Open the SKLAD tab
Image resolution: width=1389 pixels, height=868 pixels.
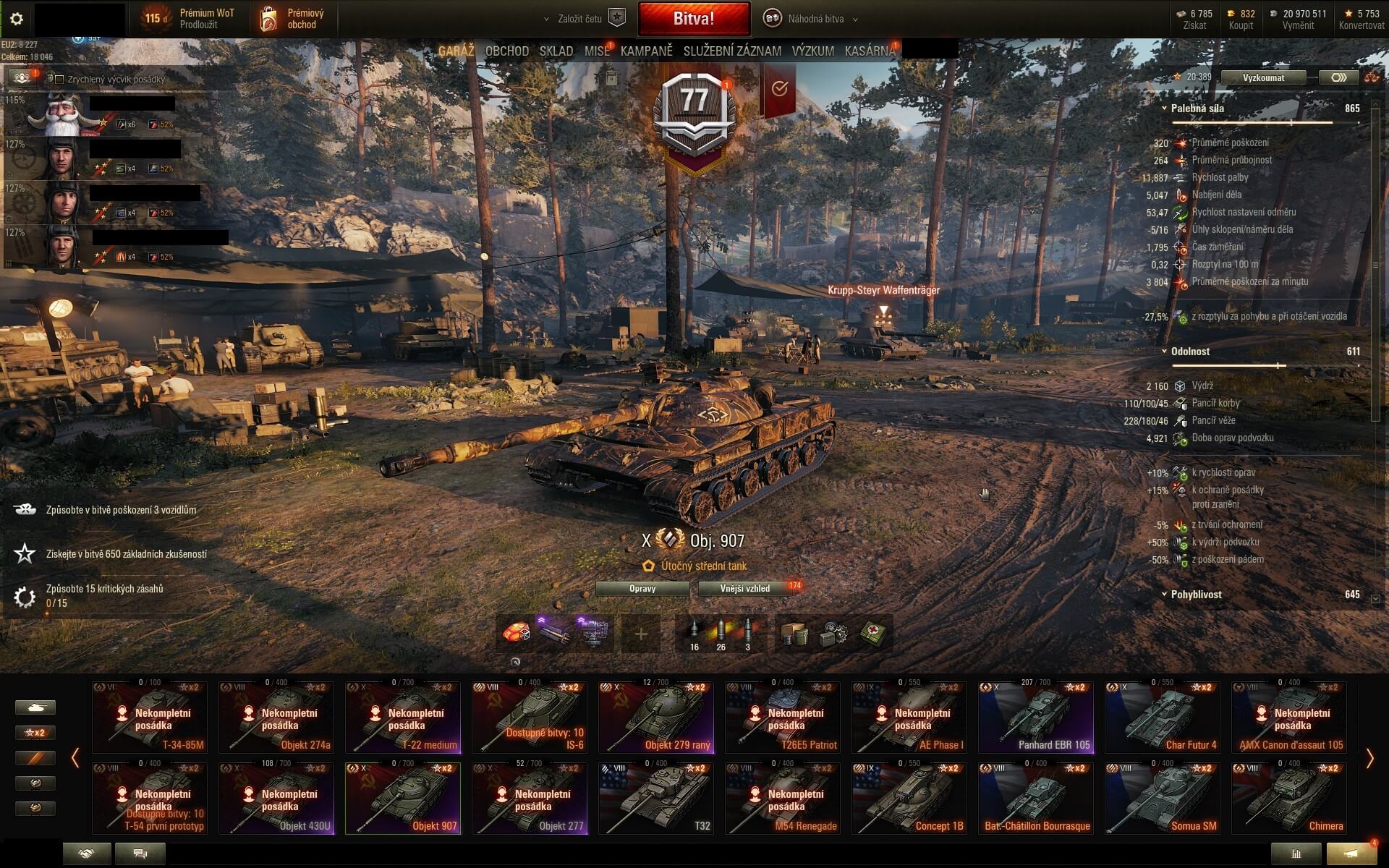coord(556,51)
